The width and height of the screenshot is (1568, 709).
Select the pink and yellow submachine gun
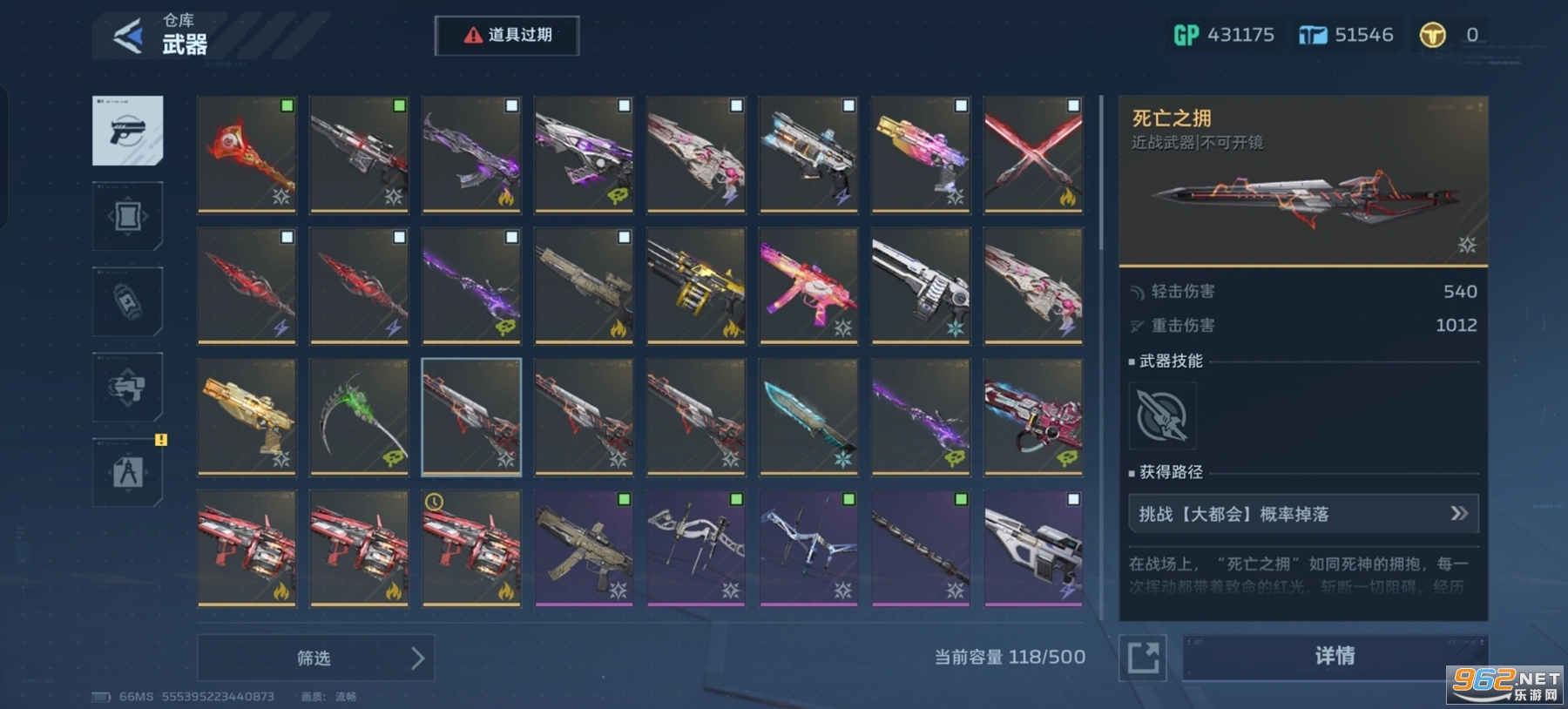click(x=808, y=285)
